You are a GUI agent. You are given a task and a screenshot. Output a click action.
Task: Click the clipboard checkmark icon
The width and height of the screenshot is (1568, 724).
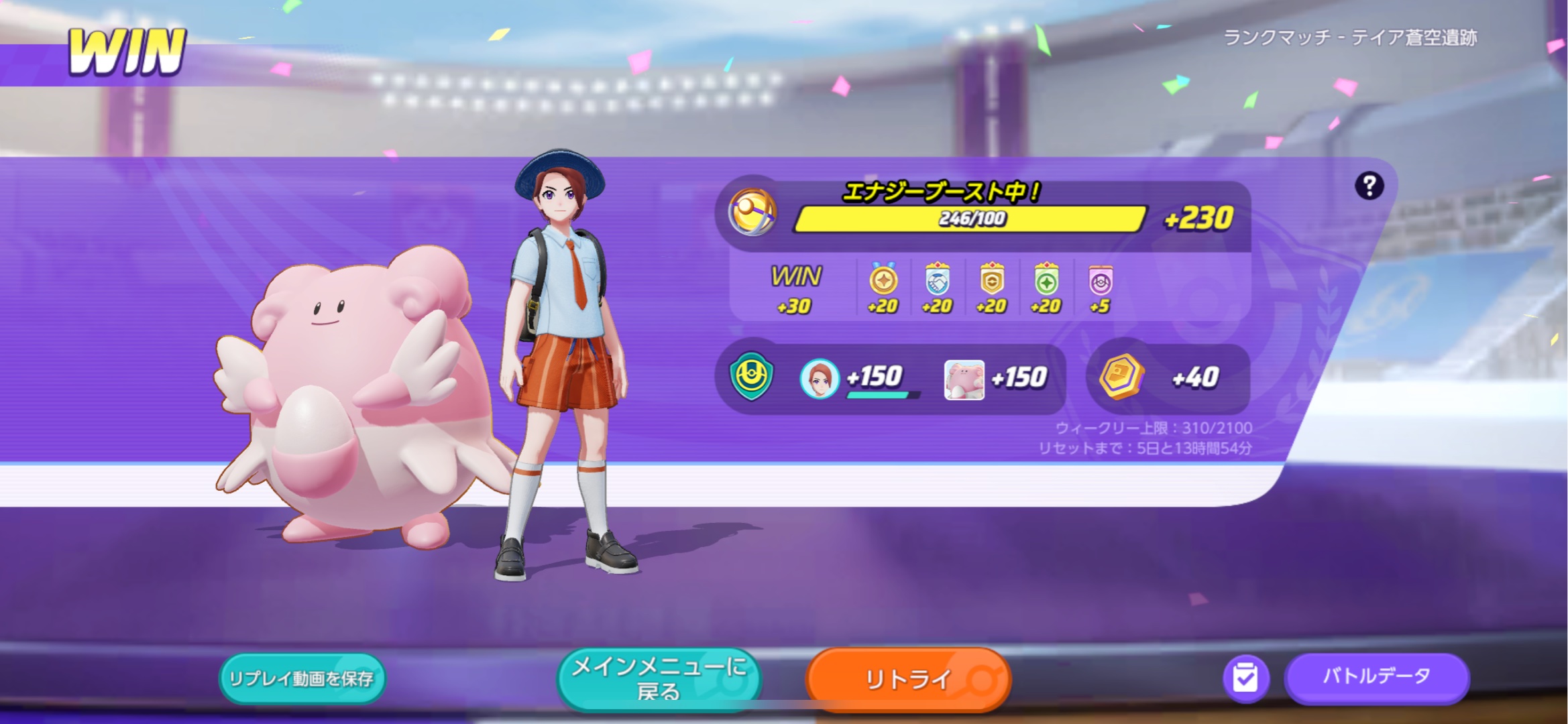[1245, 678]
